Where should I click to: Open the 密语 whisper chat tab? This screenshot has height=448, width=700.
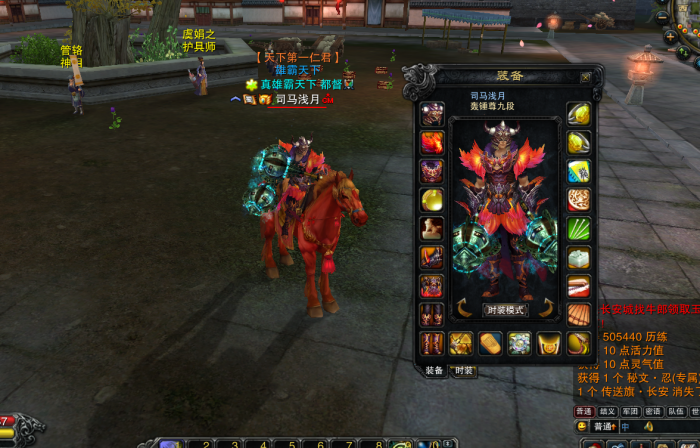pyautogui.click(x=653, y=411)
